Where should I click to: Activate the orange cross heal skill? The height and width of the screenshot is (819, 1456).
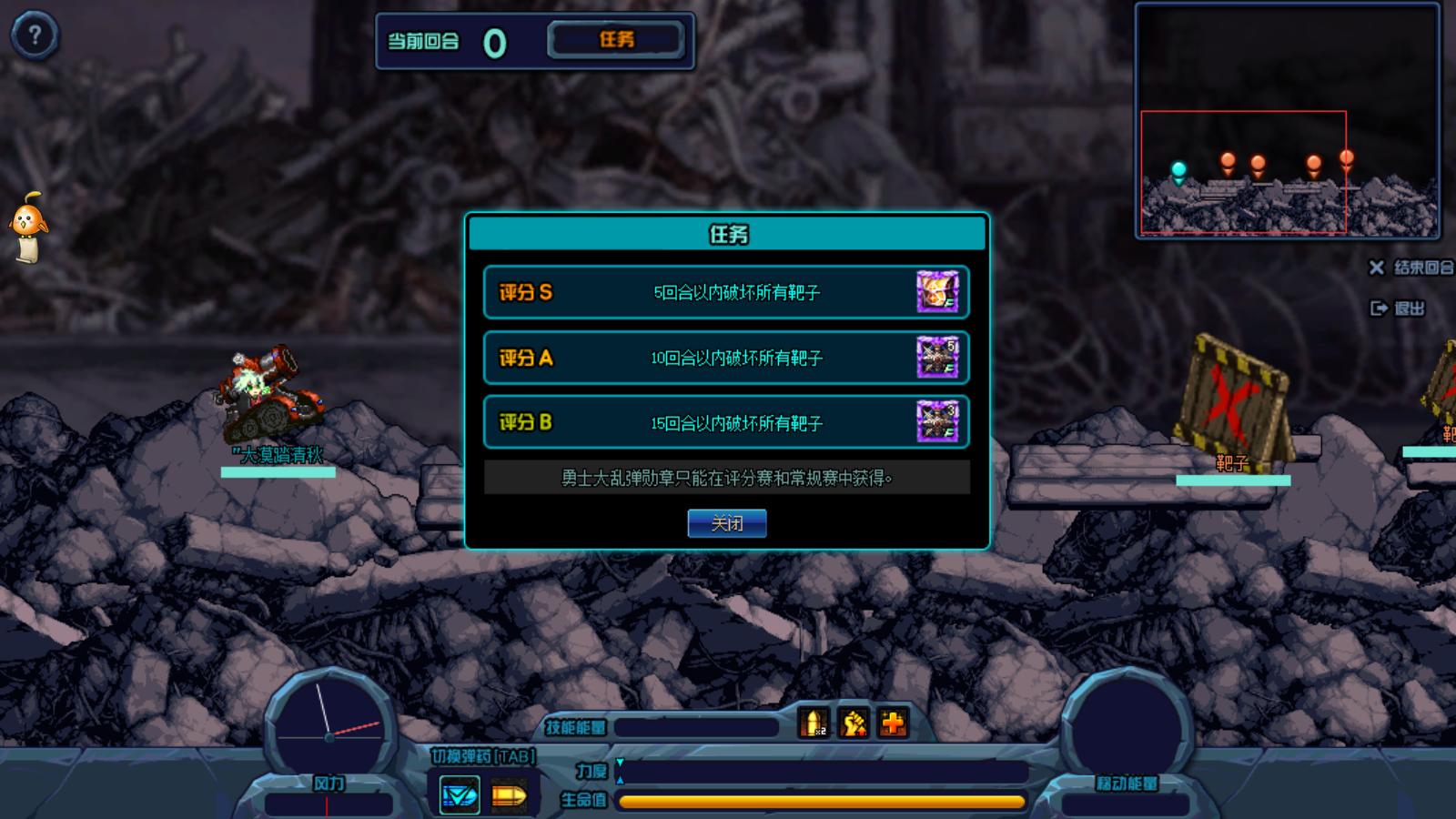(x=894, y=723)
